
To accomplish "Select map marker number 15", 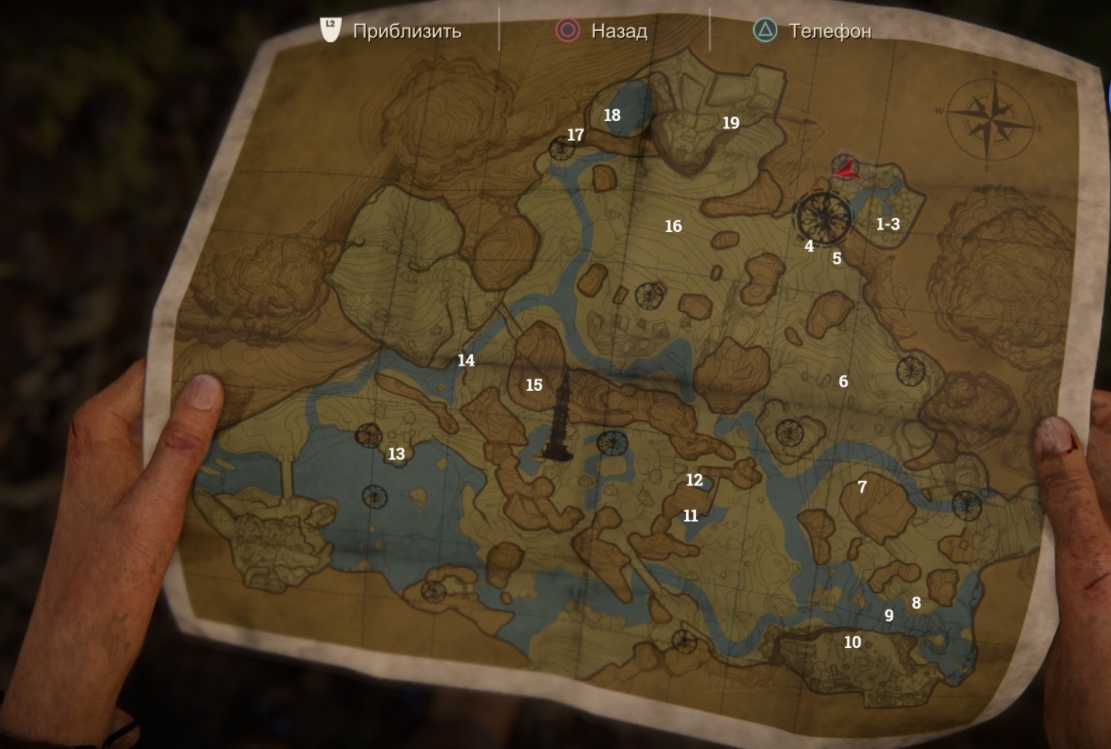I will click(534, 385).
